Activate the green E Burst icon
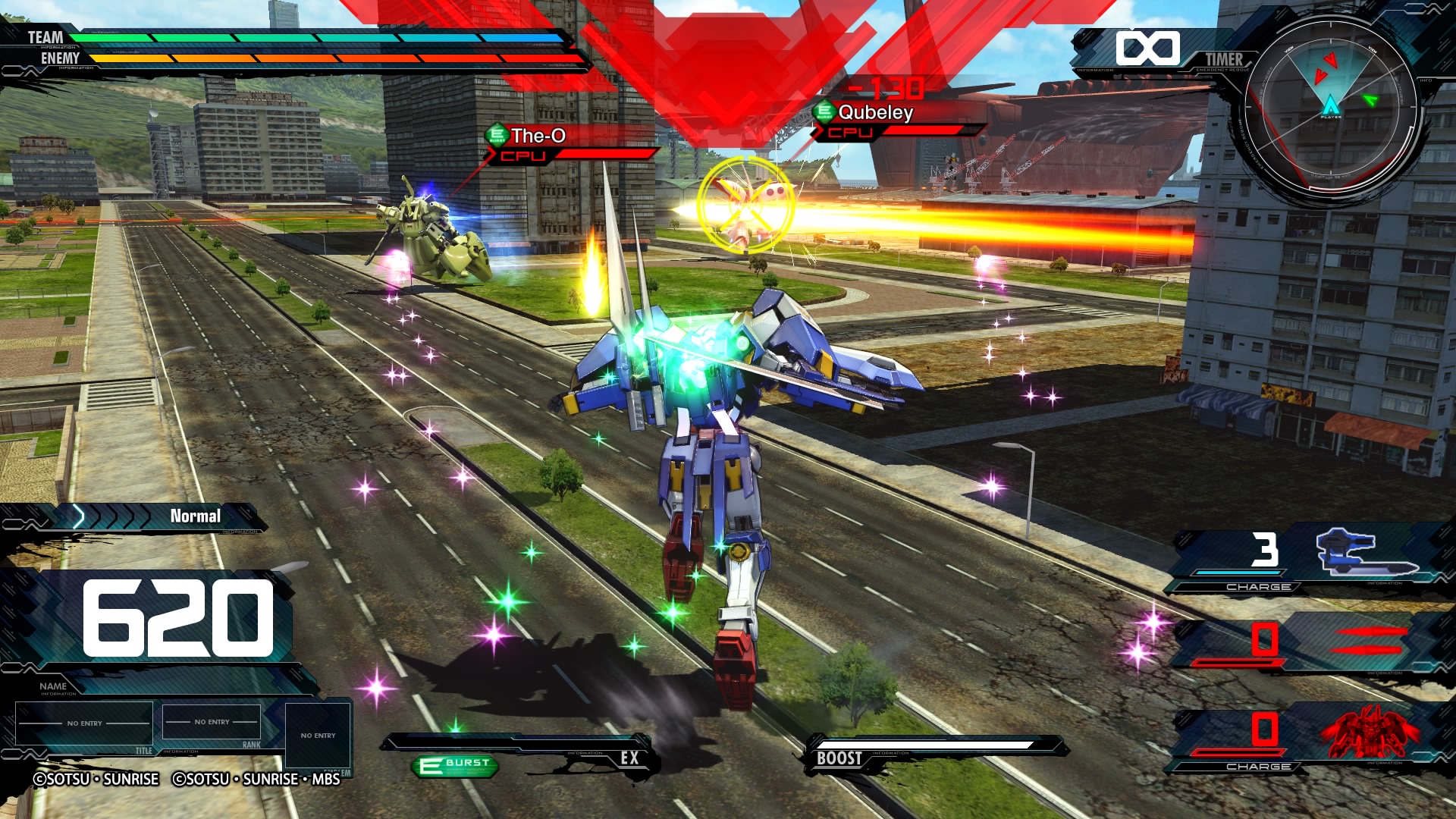This screenshot has width=1456, height=819. tap(456, 765)
